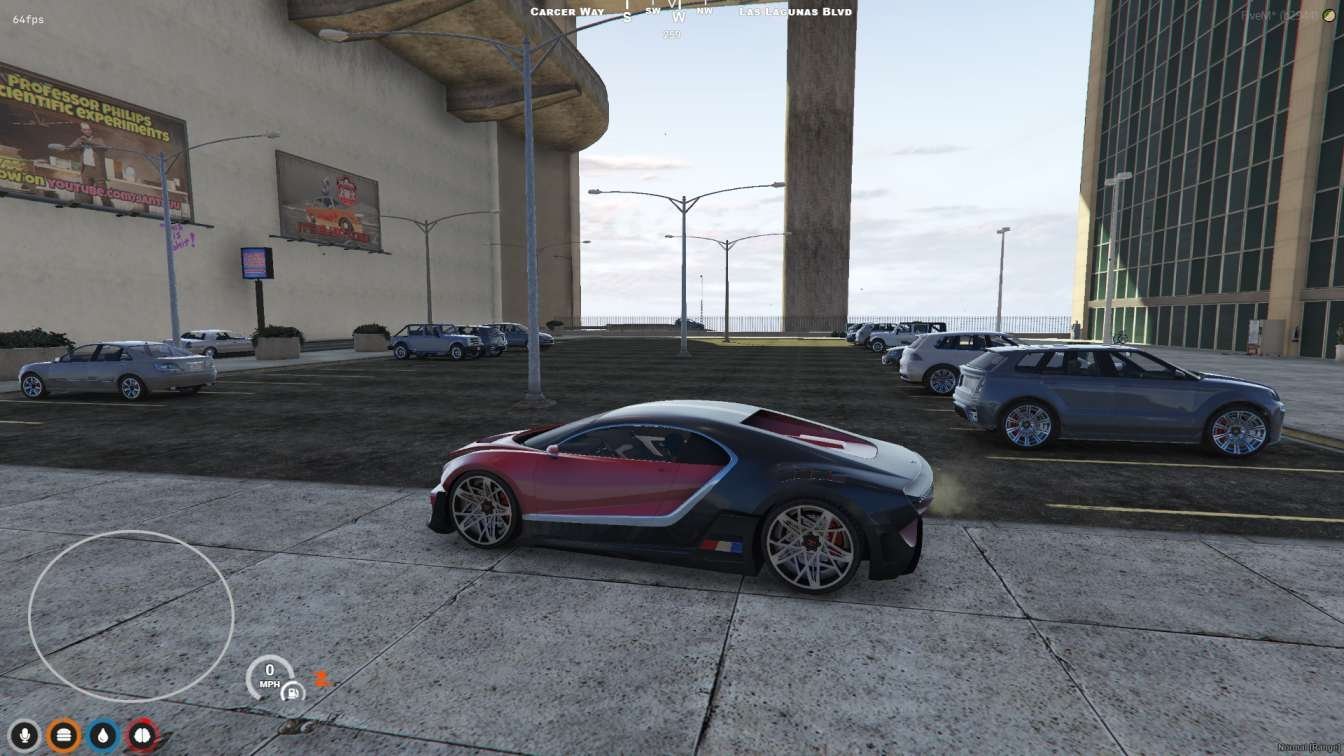Screen dimensions: 1344x756
Task: Click the microphone voice status icon
Action: (24, 736)
